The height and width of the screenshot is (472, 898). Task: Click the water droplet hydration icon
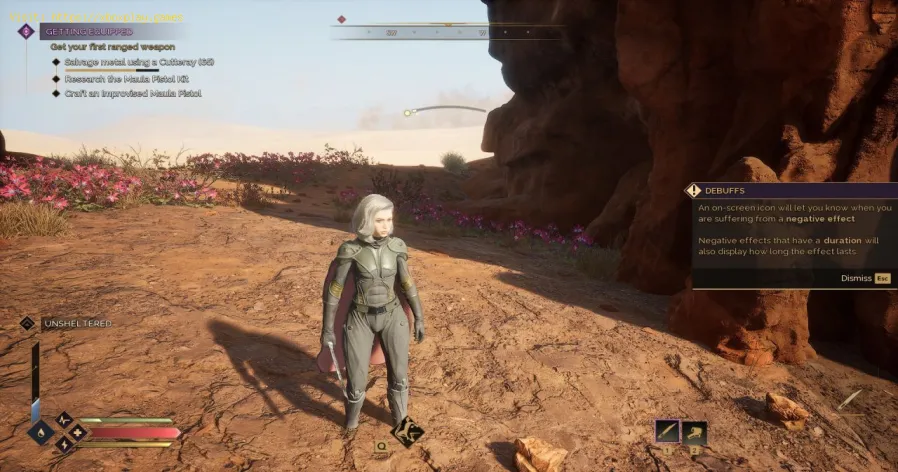point(41,432)
